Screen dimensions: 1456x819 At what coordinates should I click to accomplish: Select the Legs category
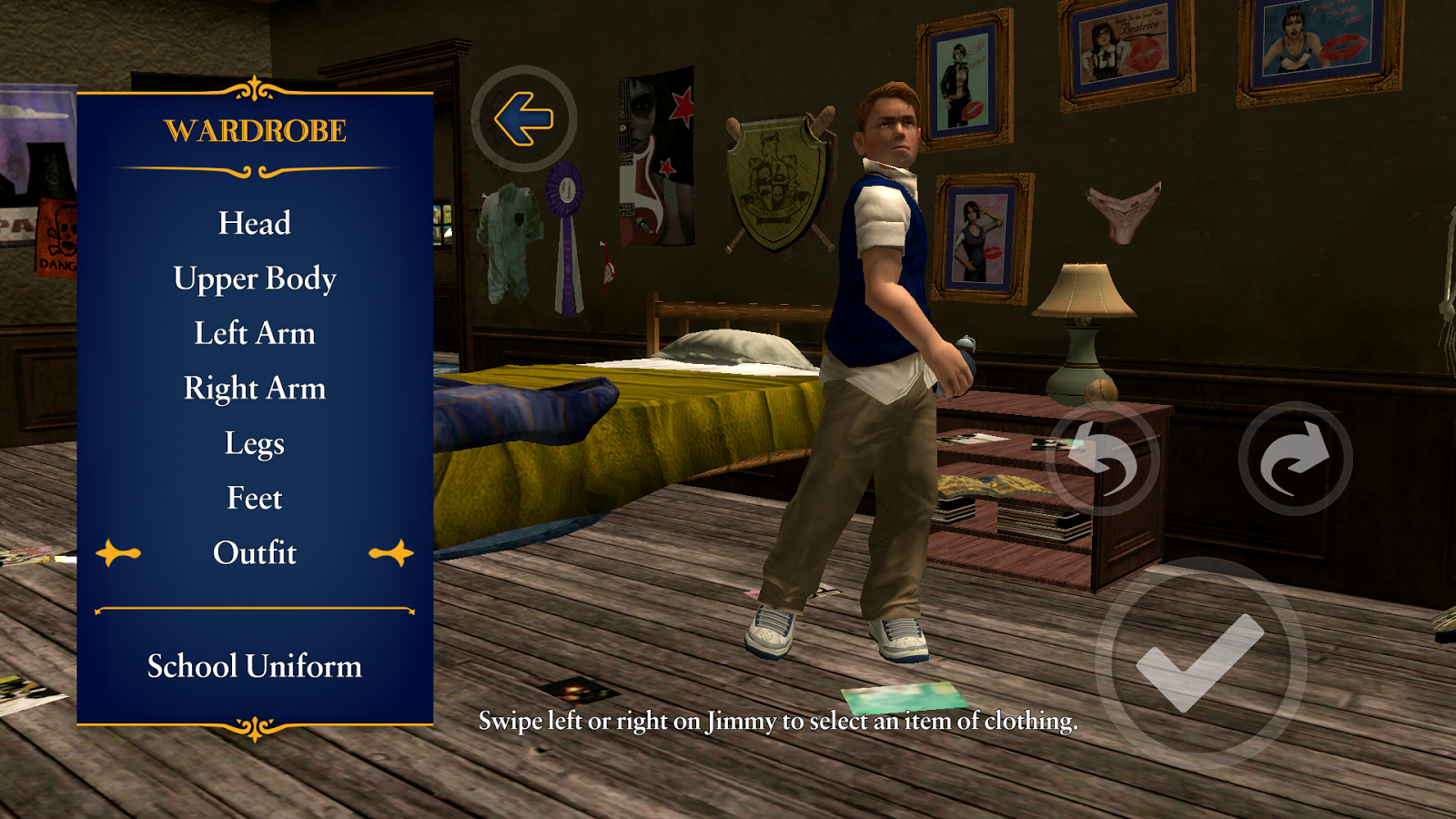pos(256,443)
